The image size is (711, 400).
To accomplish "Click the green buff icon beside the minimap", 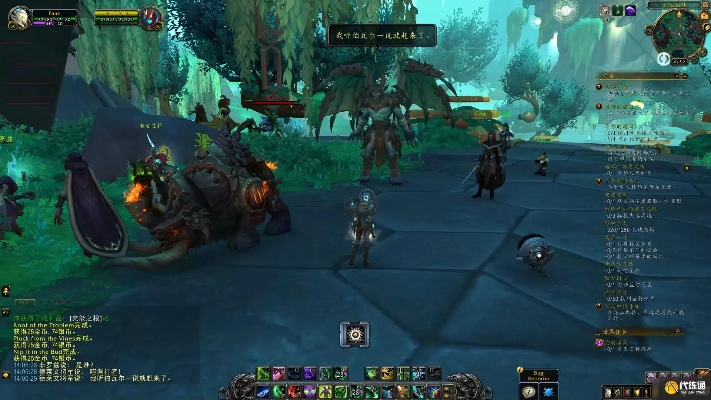I will click(618, 10).
